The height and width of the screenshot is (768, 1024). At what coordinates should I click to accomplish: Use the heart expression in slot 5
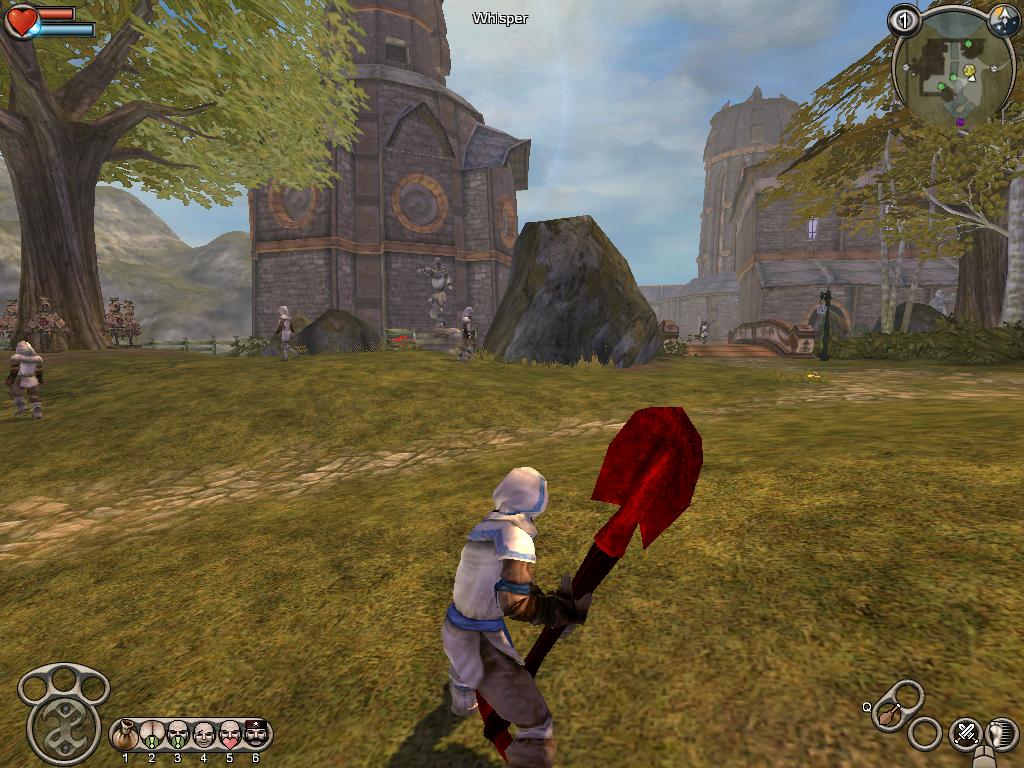(230, 736)
